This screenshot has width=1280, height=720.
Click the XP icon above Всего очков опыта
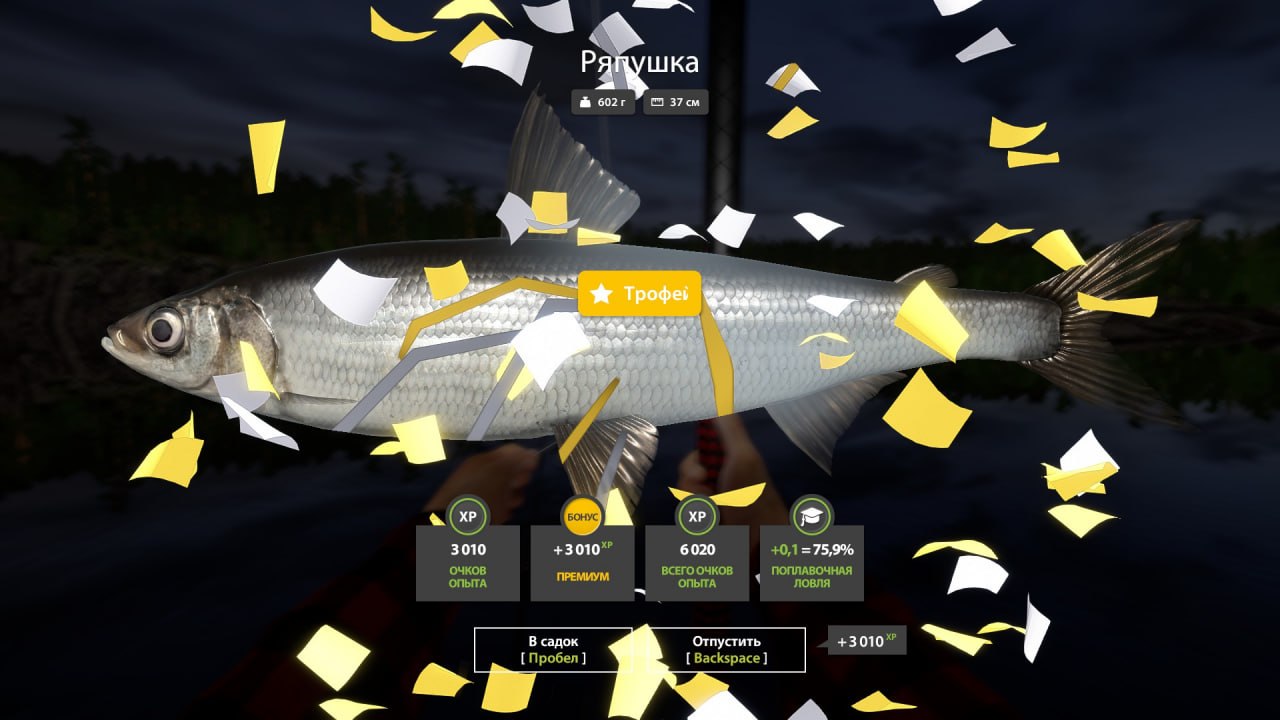(x=697, y=518)
